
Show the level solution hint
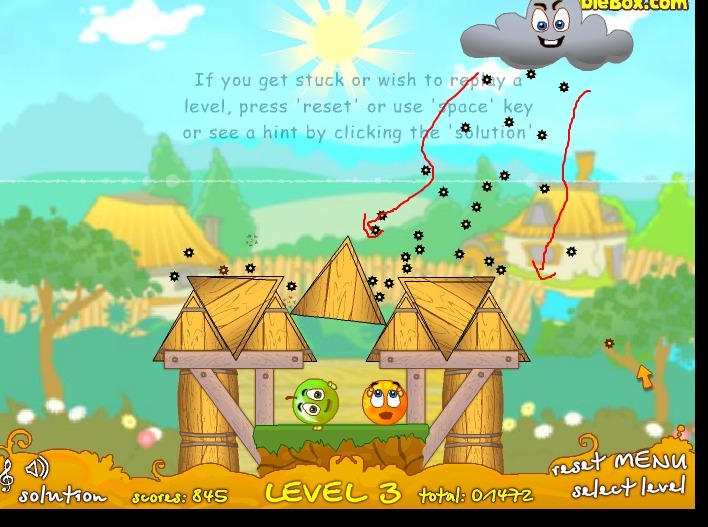(x=62, y=495)
